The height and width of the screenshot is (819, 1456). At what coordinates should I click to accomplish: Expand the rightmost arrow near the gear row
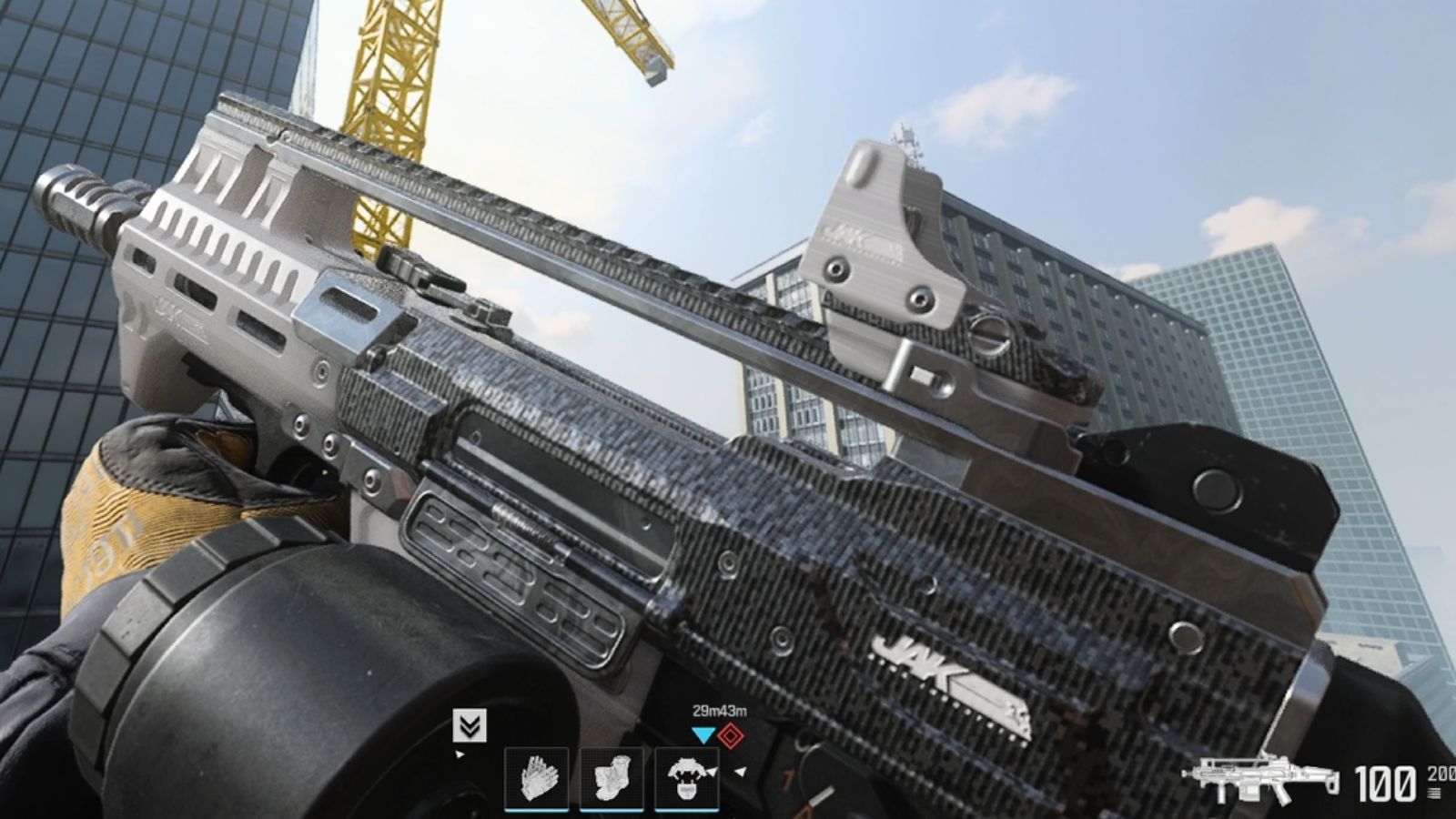coord(740,772)
